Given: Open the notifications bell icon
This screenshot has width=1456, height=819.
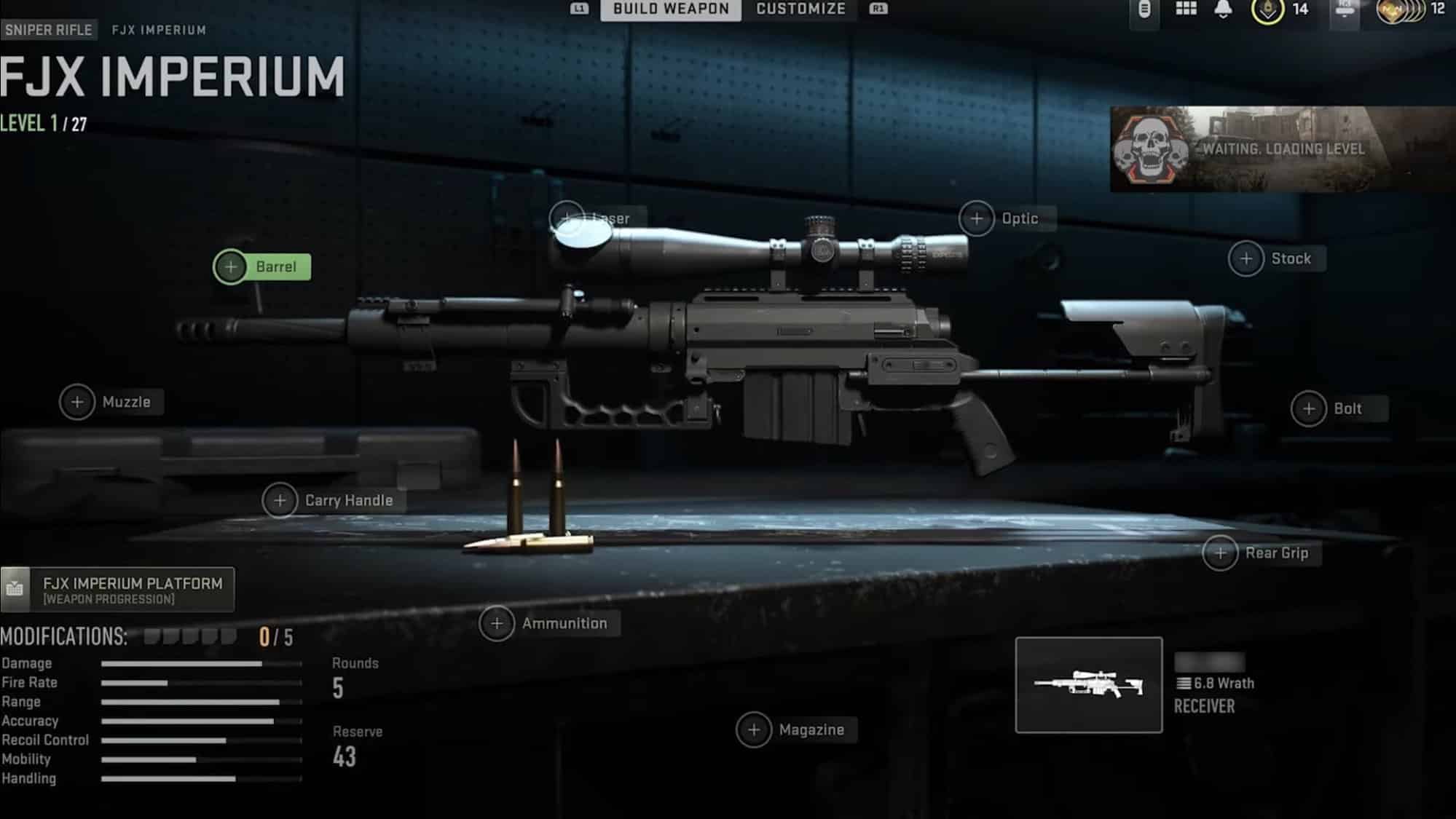Looking at the screenshot, I should (x=1221, y=10).
